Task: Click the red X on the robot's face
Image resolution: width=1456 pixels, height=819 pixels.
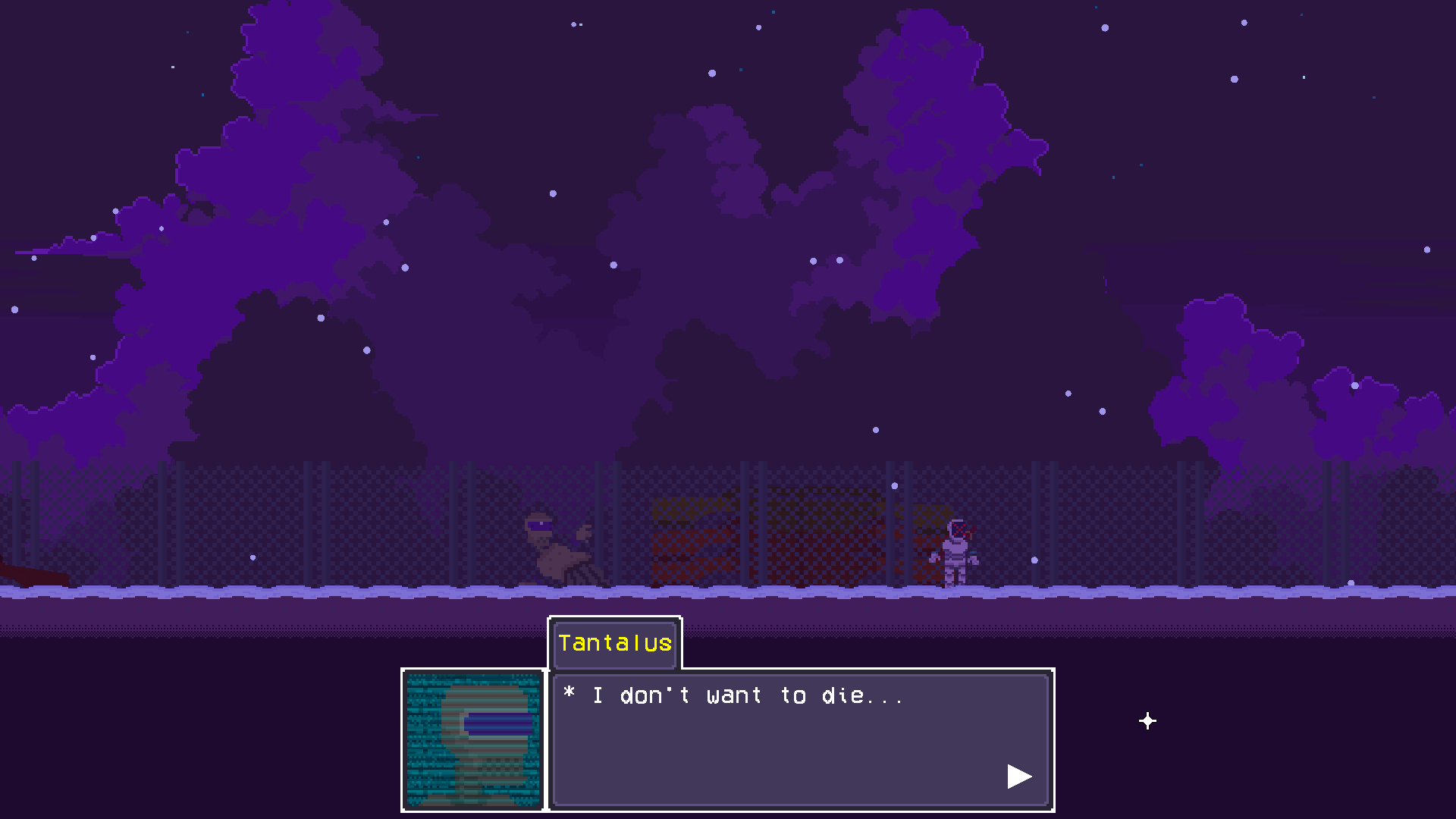Action: (x=959, y=529)
